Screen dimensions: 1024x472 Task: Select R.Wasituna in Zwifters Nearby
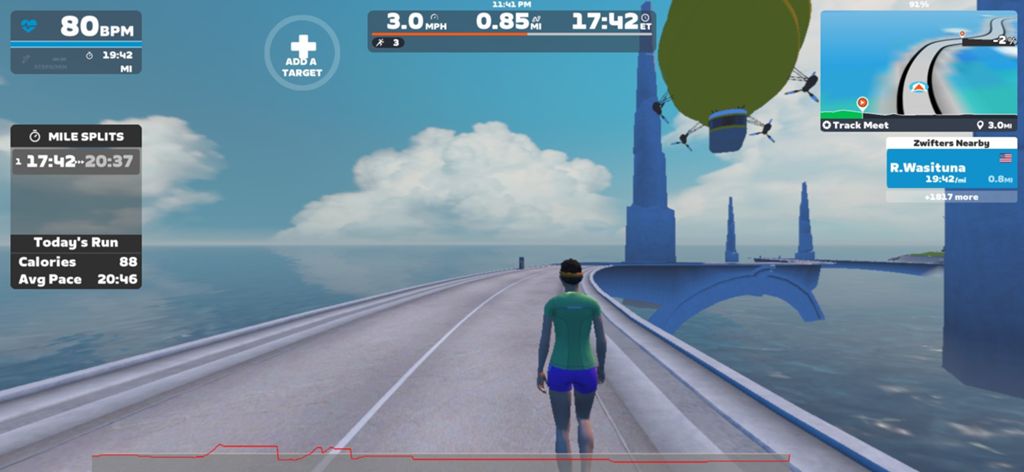[950, 170]
